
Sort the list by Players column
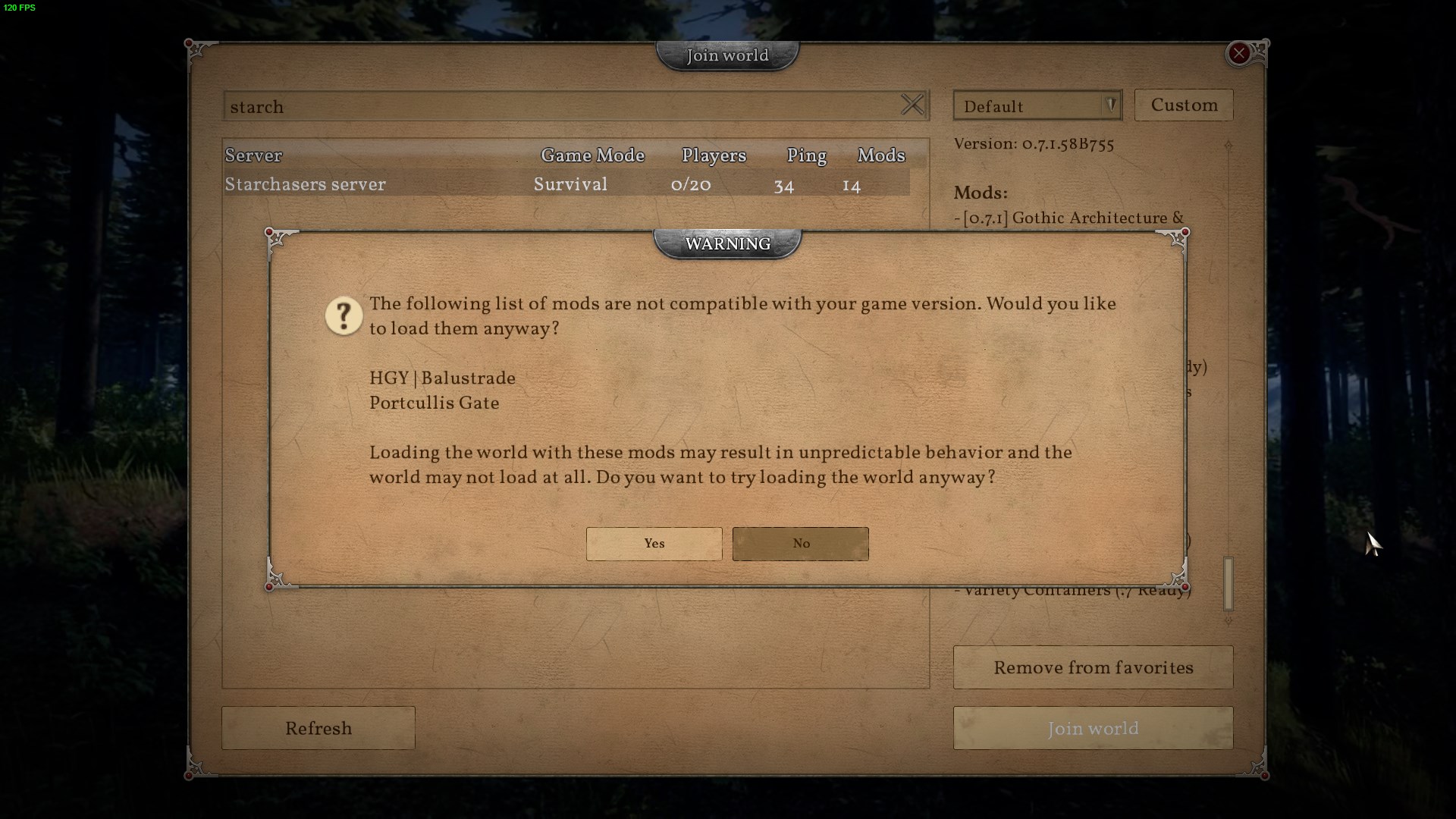click(714, 155)
